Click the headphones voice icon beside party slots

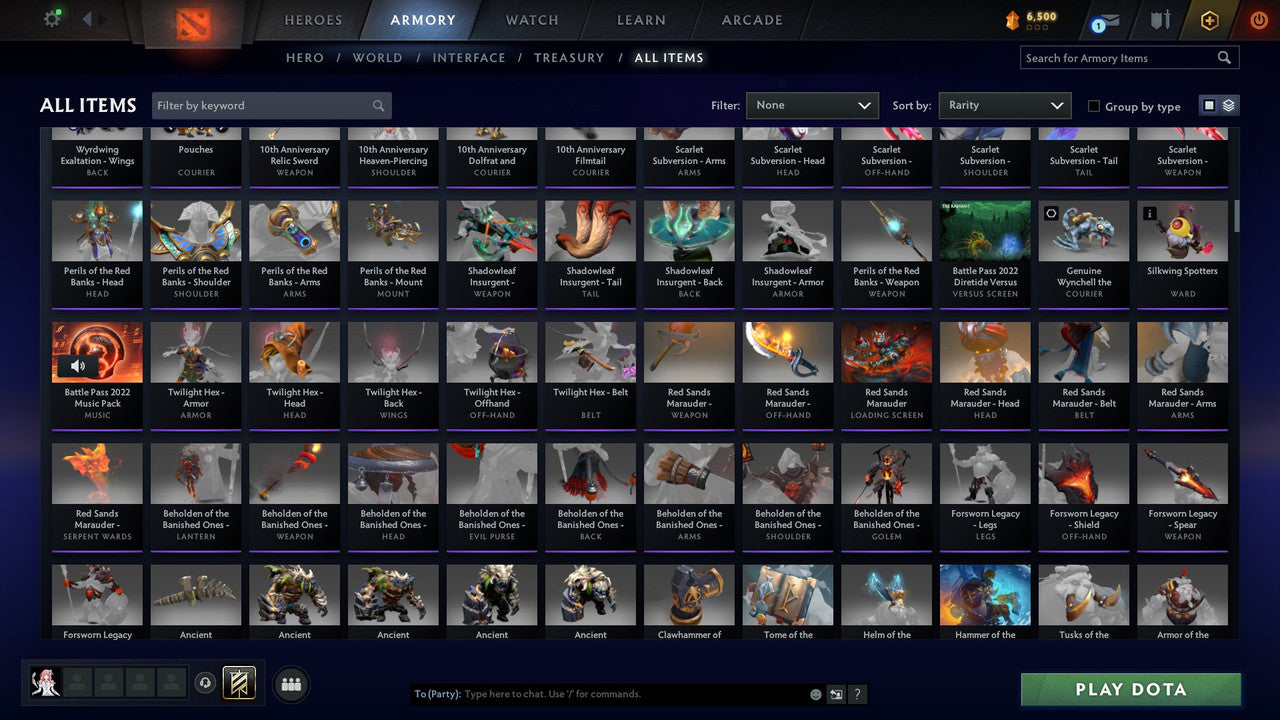(206, 682)
